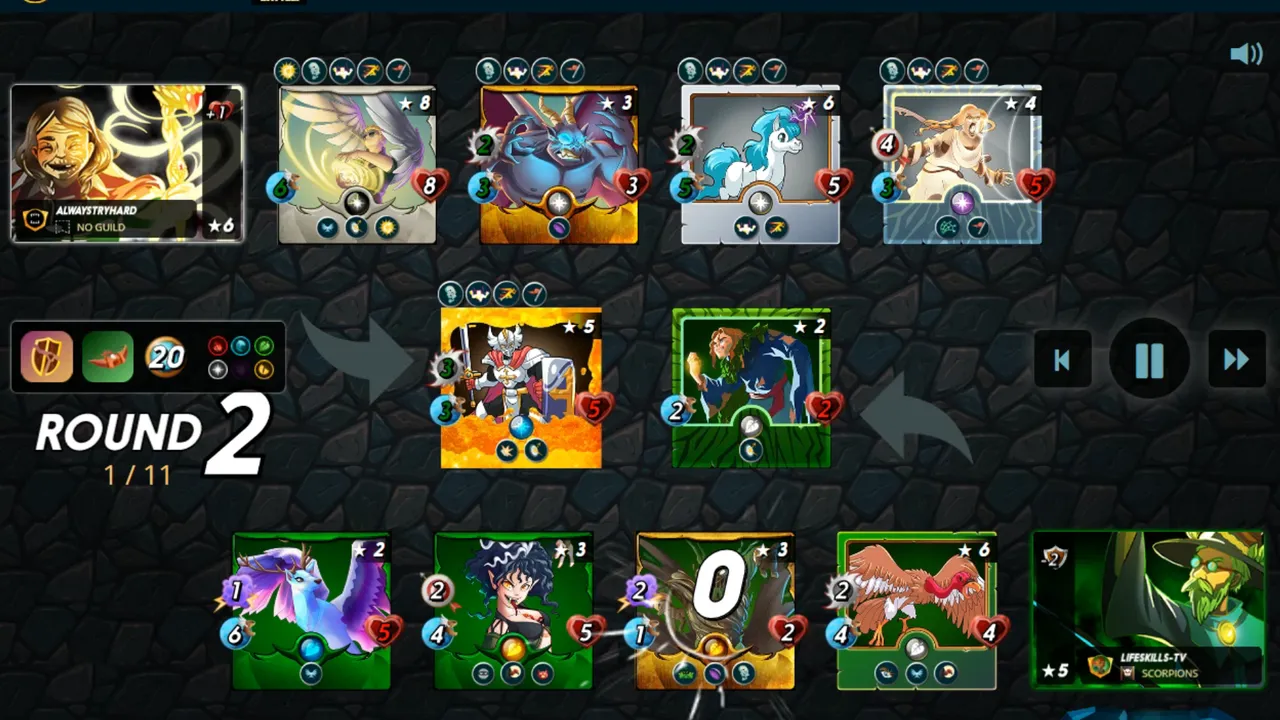Select the LIFESKILLS-TV summoner card

point(1148,610)
